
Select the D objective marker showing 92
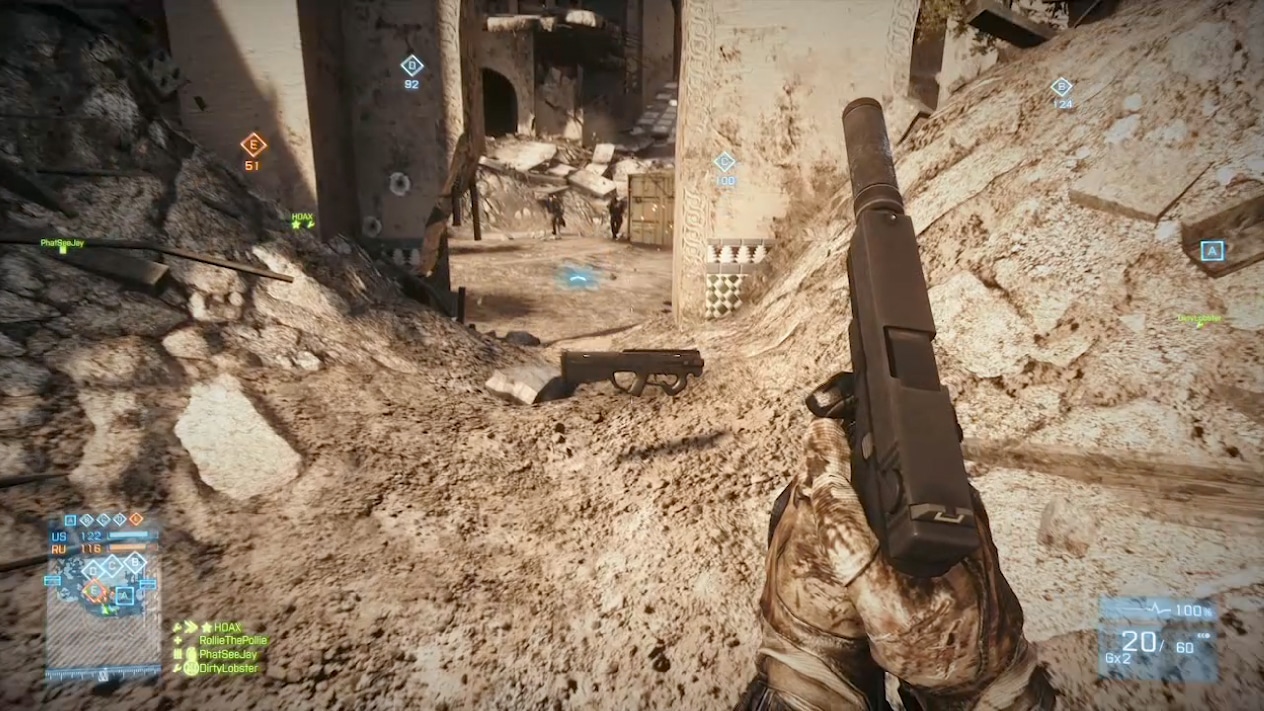(411, 66)
